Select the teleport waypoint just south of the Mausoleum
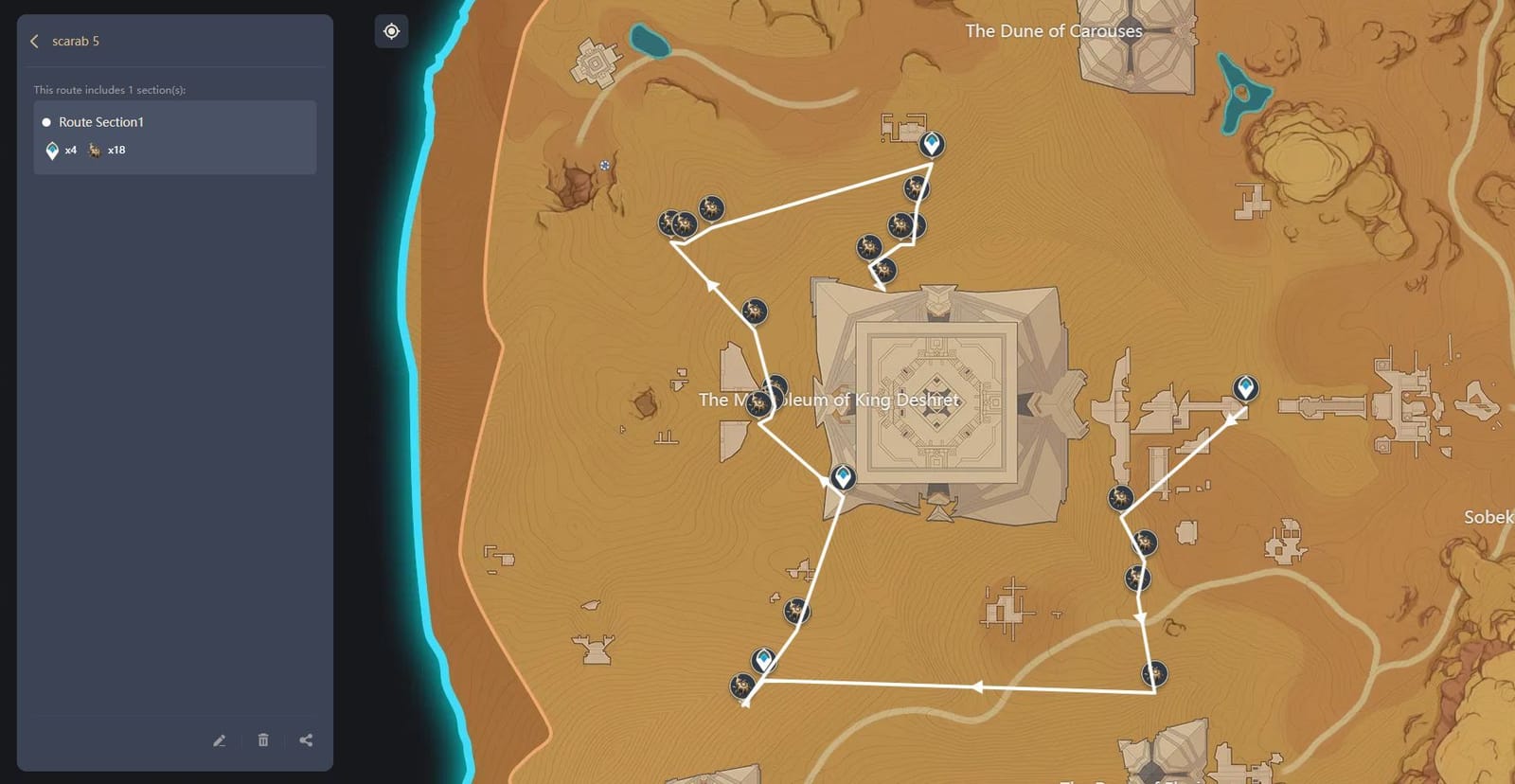1515x784 pixels. [x=842, y=478]
